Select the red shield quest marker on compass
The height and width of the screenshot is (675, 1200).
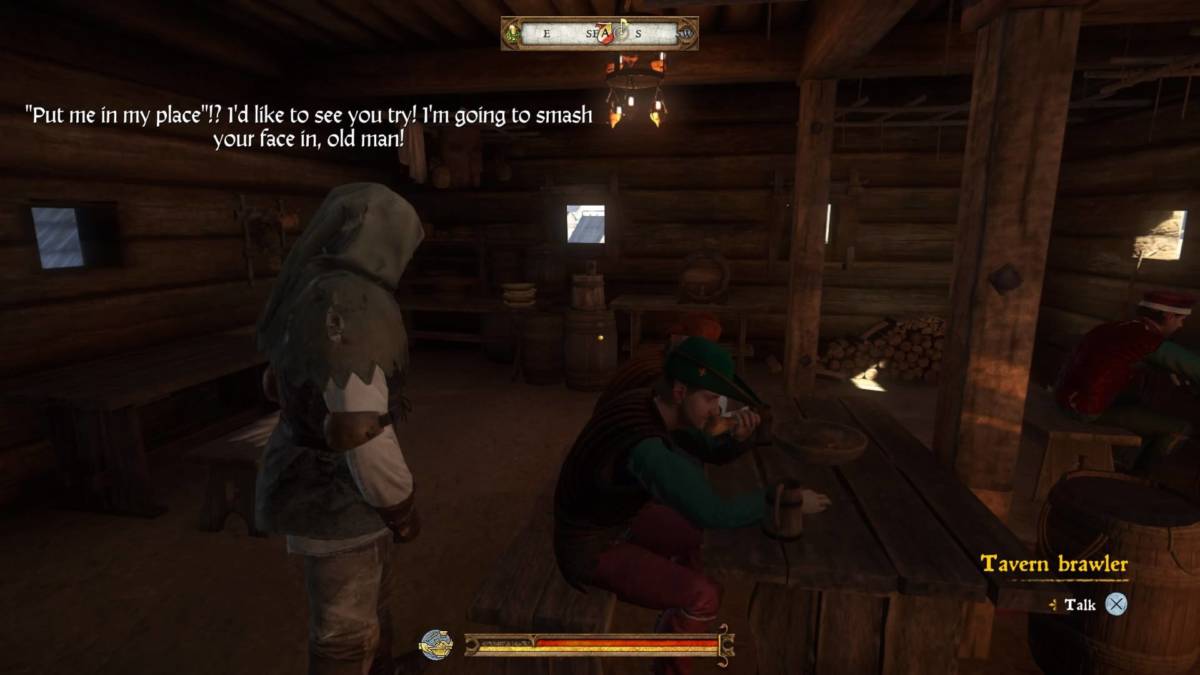coord(604,32)
